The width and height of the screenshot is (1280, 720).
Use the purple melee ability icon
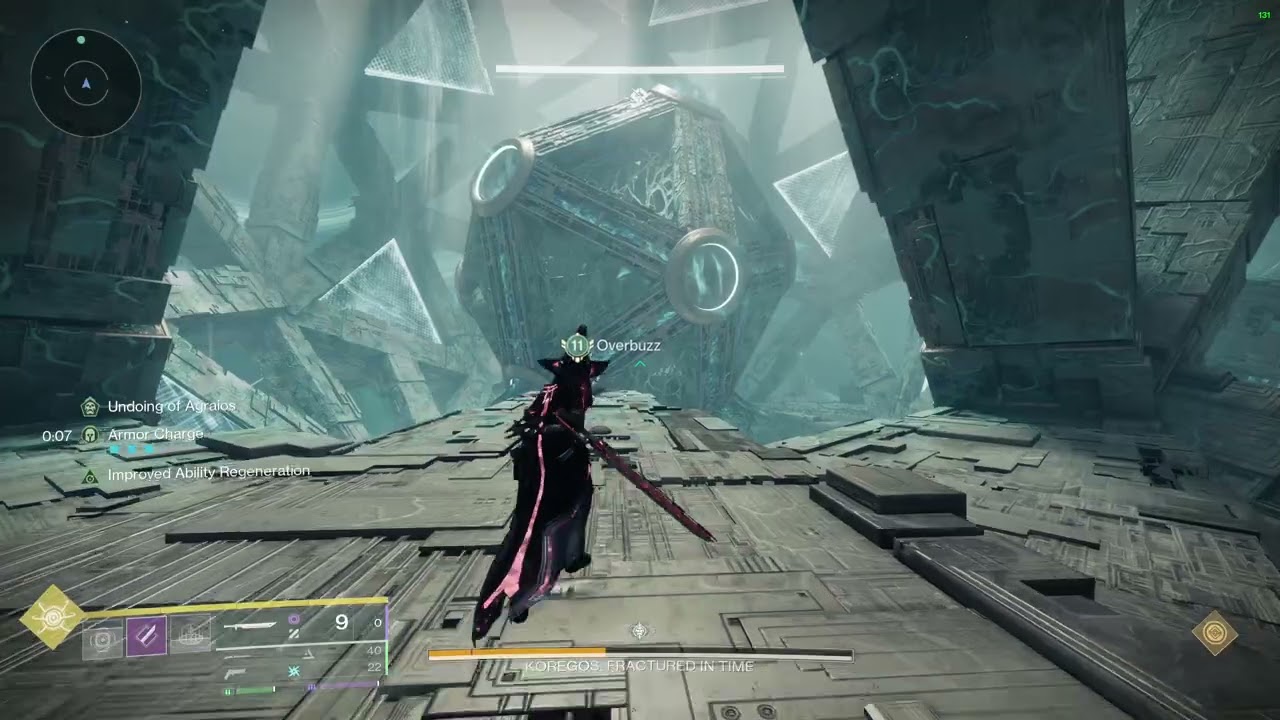coord(146,636)
